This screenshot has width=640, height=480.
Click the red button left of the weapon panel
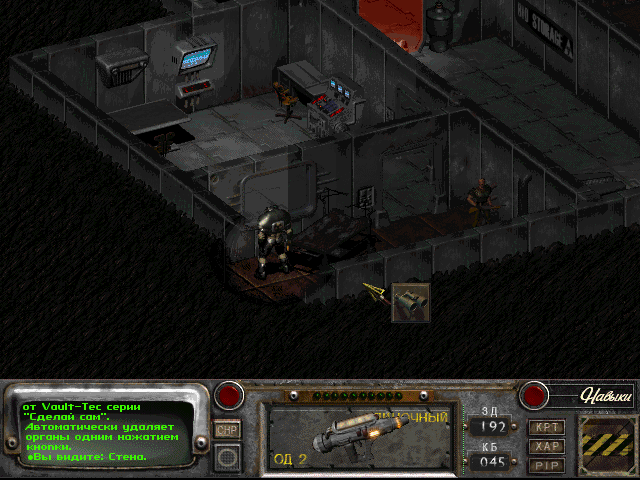231,395
